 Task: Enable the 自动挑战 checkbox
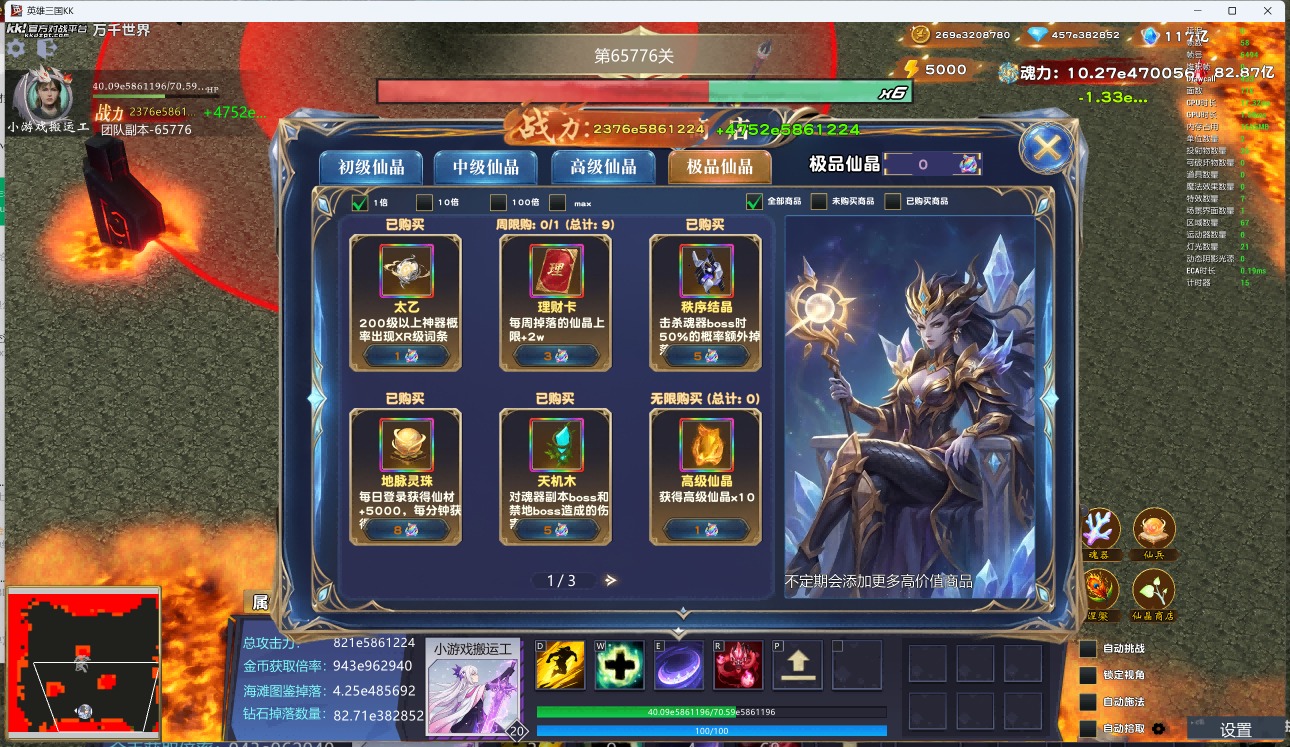click(1086, 650)
